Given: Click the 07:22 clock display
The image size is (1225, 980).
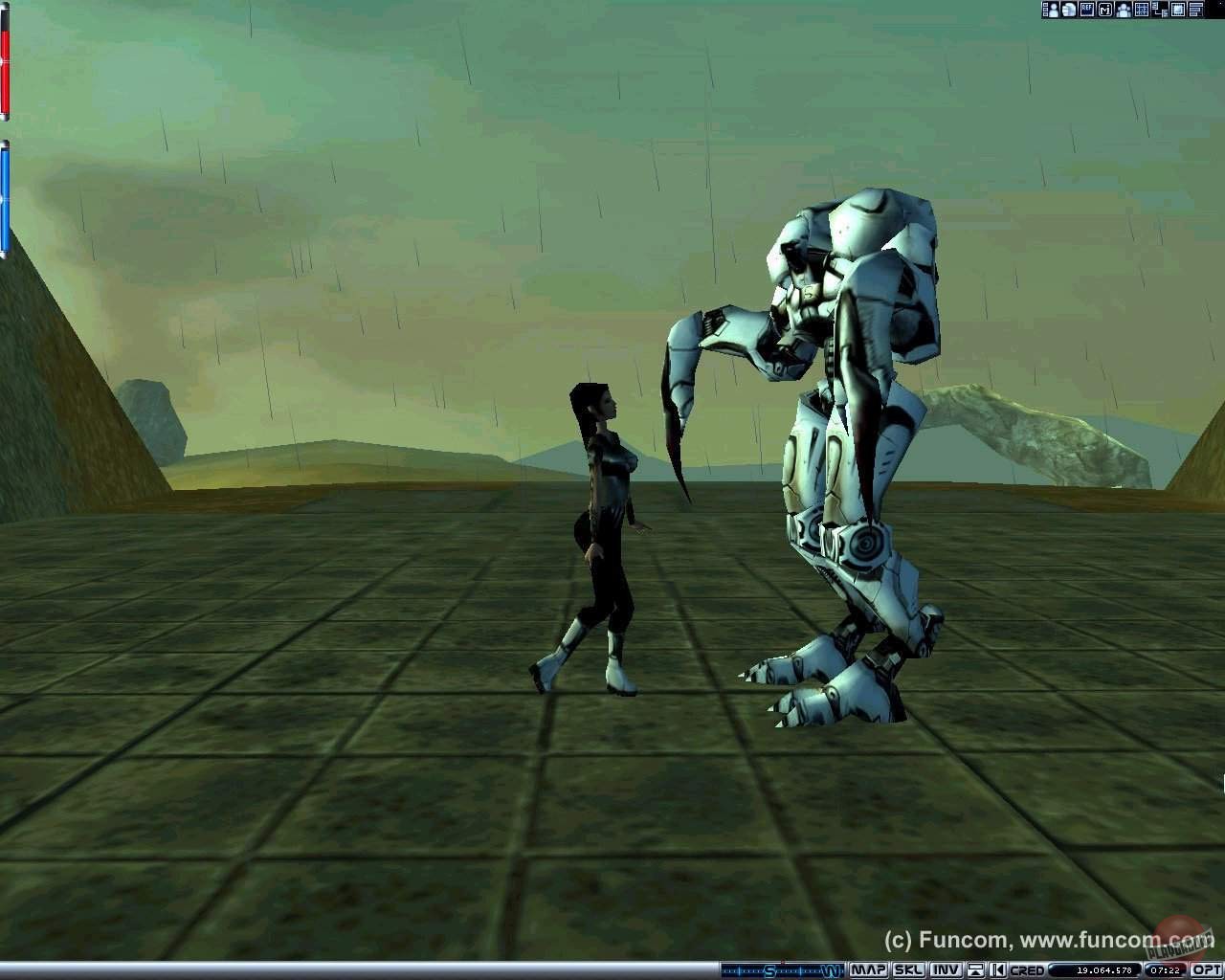Looking at the screenshot, I should point(1163,970).
